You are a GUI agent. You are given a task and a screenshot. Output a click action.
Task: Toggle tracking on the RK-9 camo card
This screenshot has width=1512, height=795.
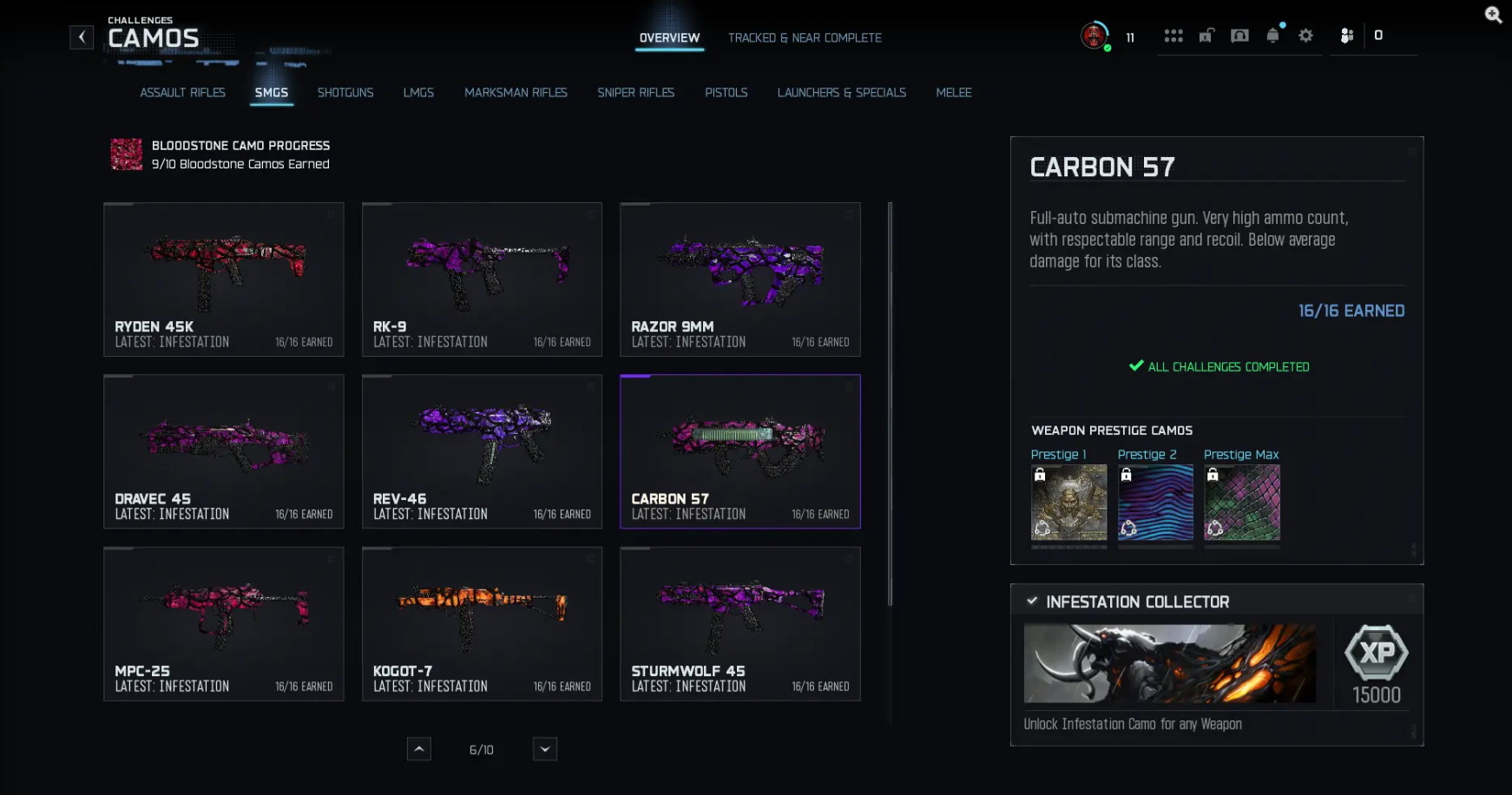pos(588,216)
